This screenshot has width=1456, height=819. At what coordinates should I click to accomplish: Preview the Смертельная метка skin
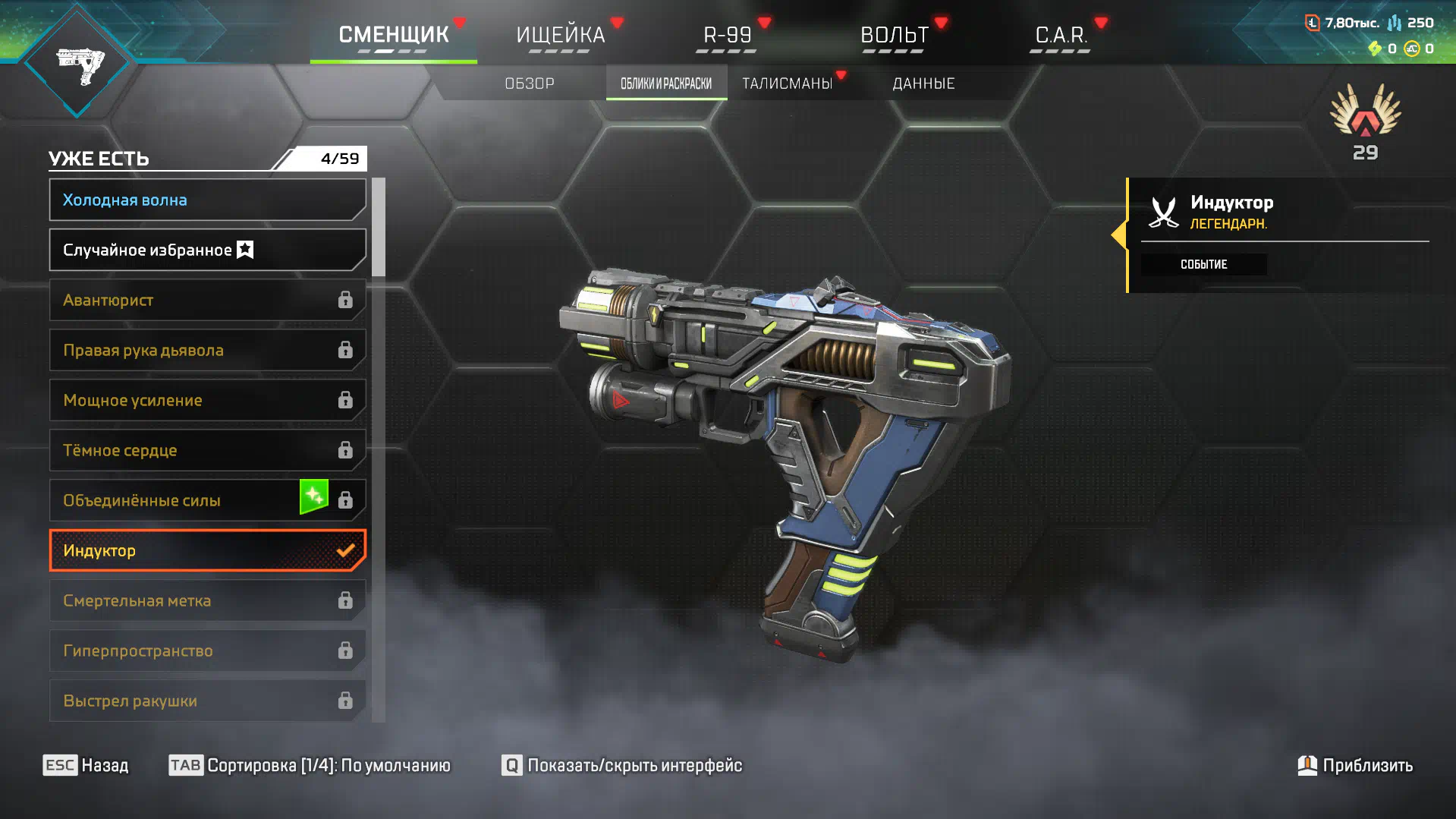[x=206, y=601]
